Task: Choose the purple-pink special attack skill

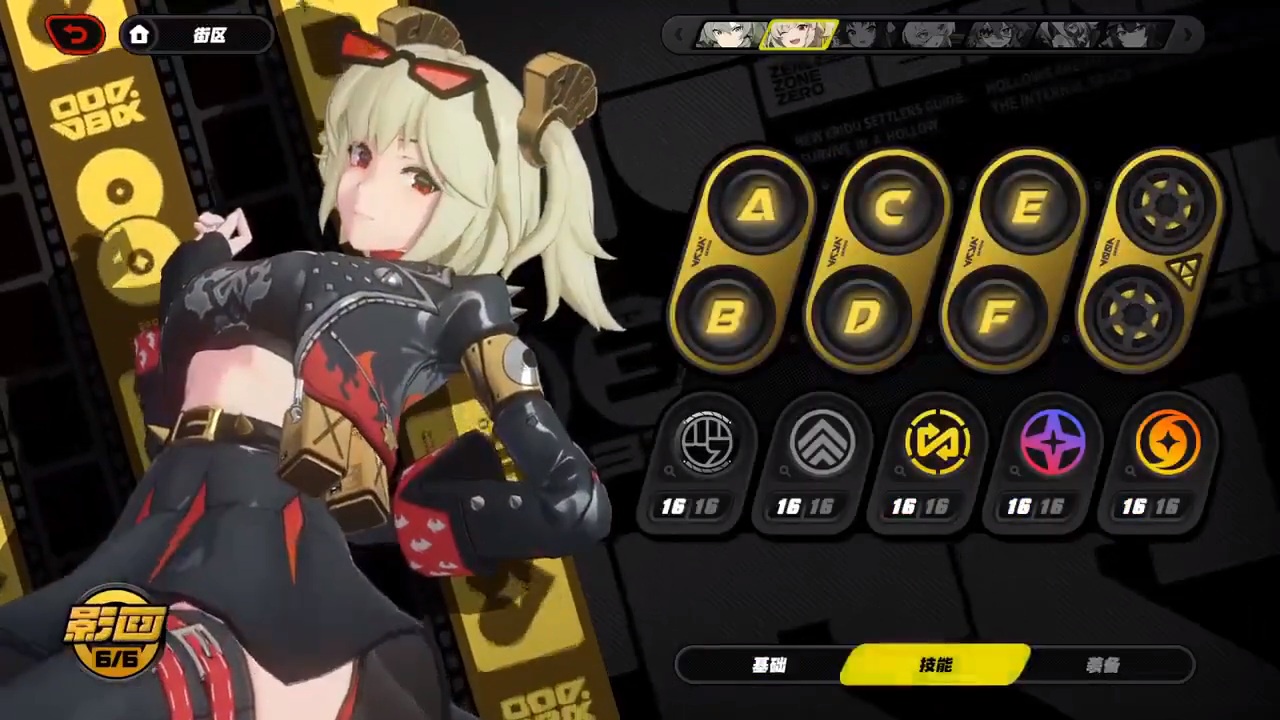Action: (x=1052, y=442)
